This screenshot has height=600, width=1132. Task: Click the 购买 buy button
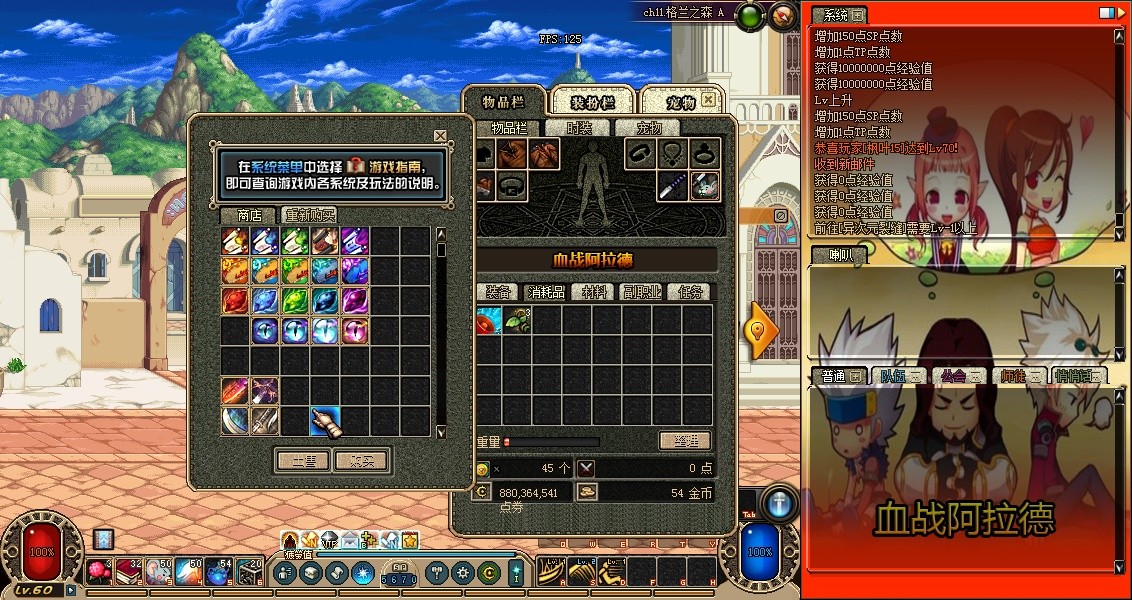tap(362, 460)
